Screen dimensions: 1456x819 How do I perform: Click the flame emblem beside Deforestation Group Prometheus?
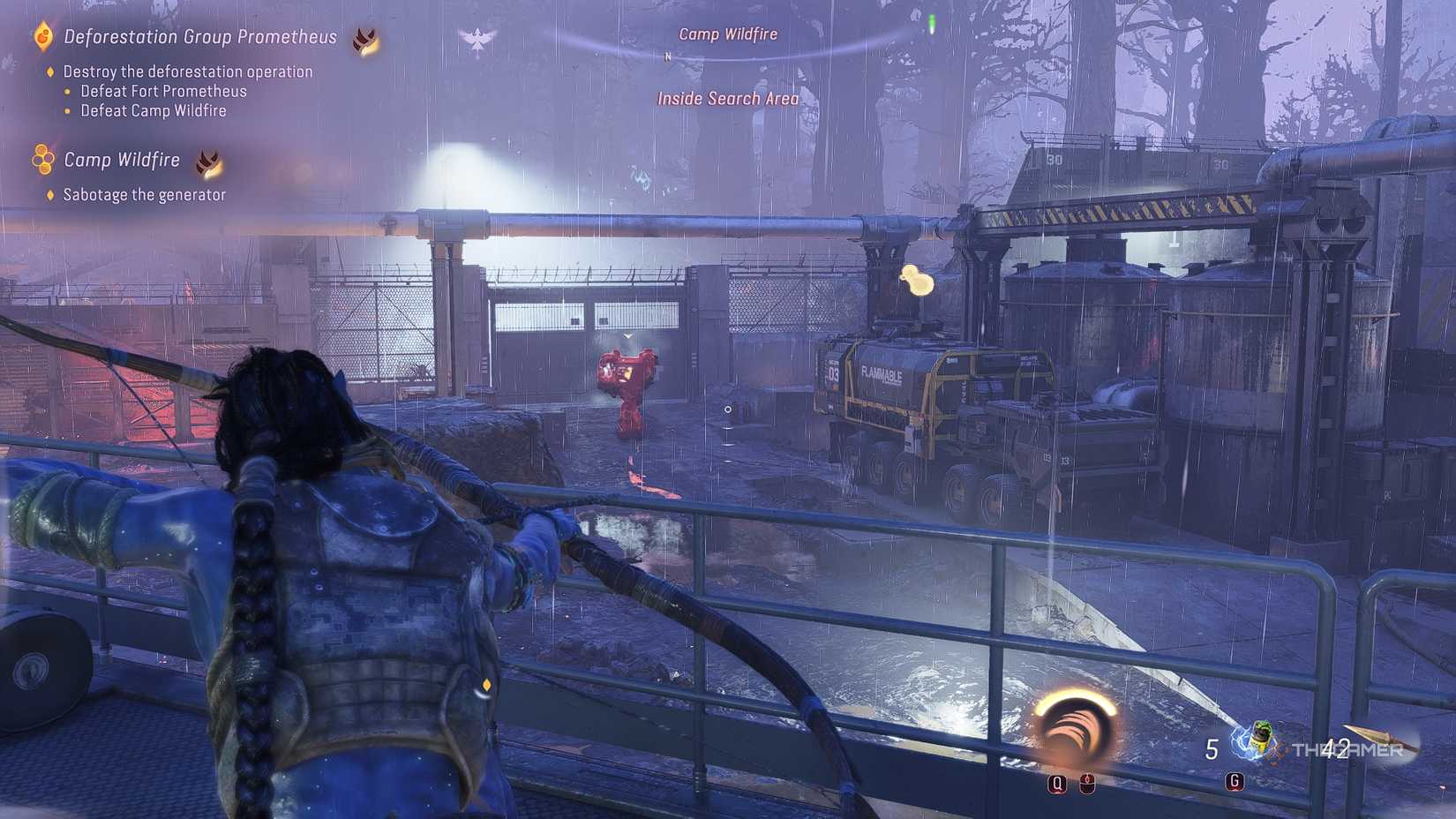coord(365,40)
